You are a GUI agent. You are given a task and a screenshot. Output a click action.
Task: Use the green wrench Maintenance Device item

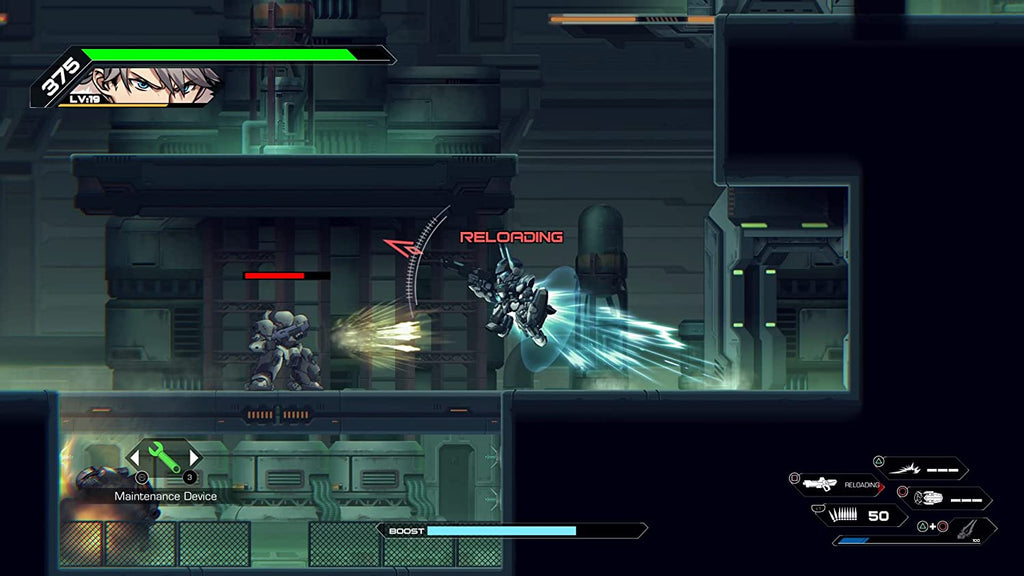click(x=165, y=458)
